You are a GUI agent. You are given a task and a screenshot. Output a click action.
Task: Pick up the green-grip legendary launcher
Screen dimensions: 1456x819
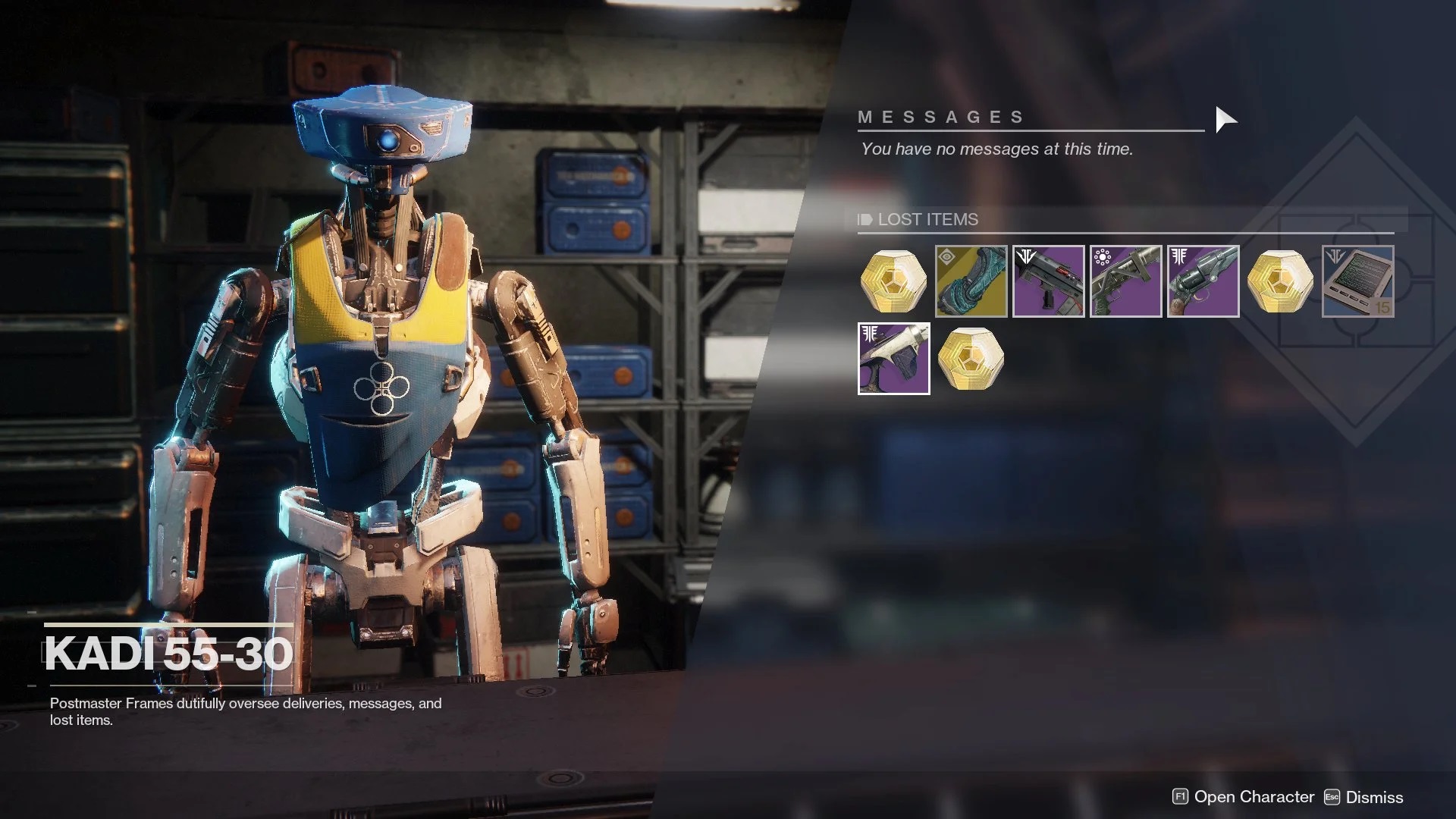1125,281
